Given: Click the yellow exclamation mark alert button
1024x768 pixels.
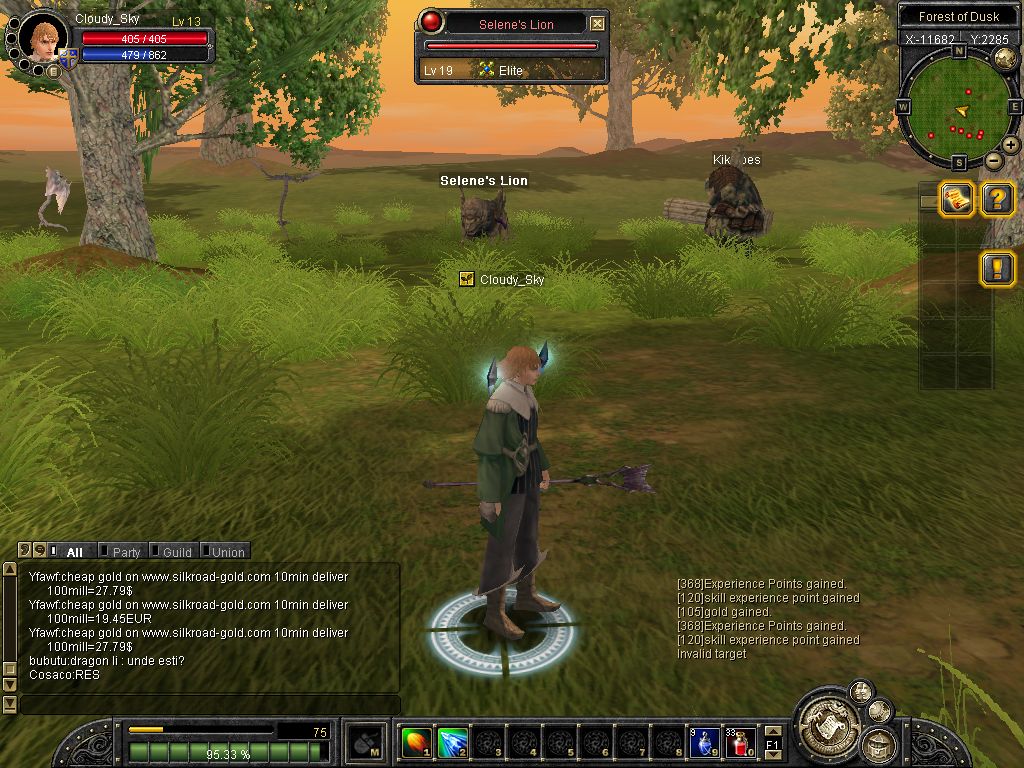Looking at the screenshot, I should click(x=997, y=268).
